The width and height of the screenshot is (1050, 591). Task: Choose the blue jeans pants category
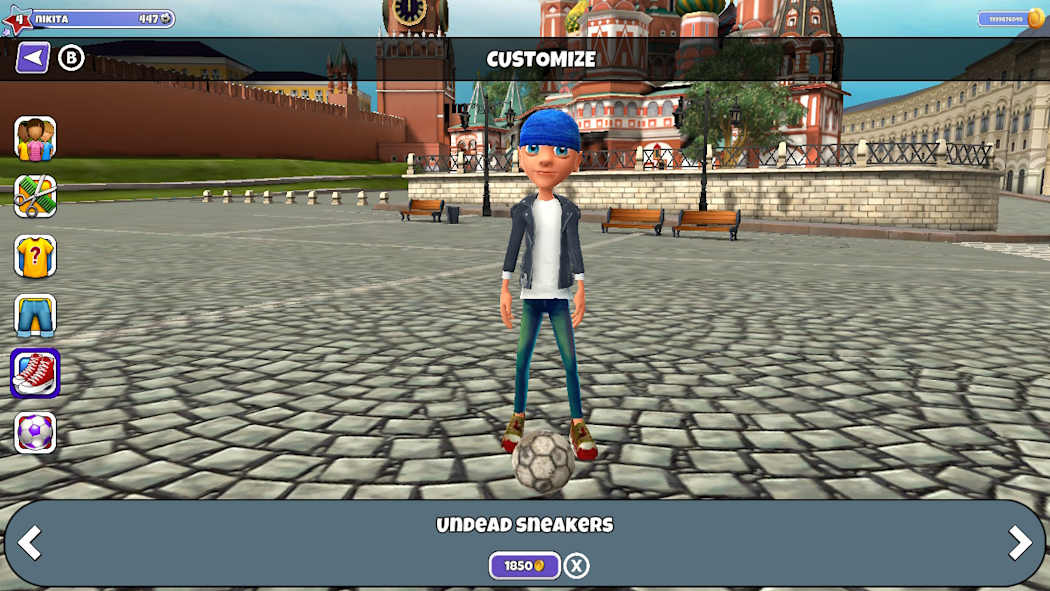tap(35, 315)
